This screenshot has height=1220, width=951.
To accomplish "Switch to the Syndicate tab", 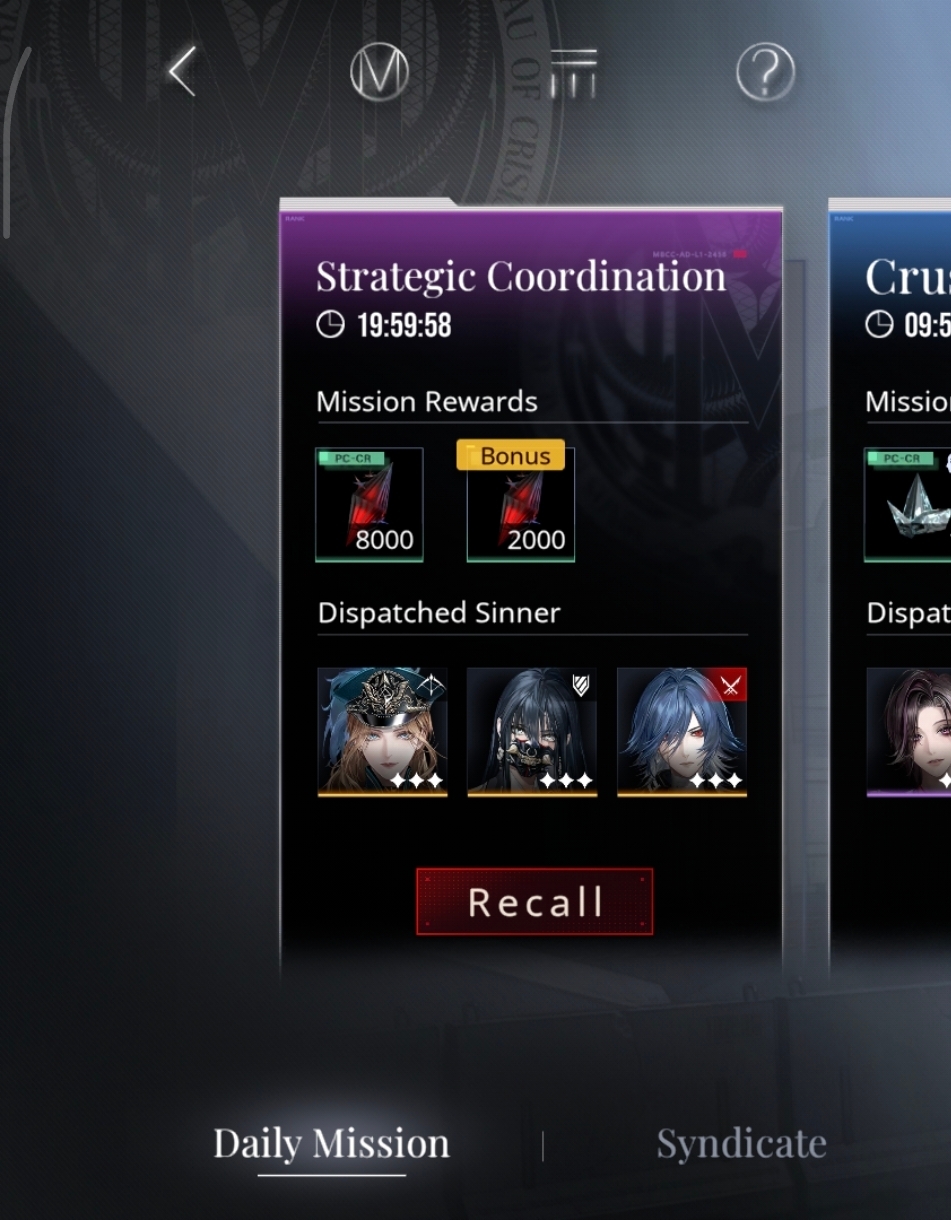I will click(741, 1143).
